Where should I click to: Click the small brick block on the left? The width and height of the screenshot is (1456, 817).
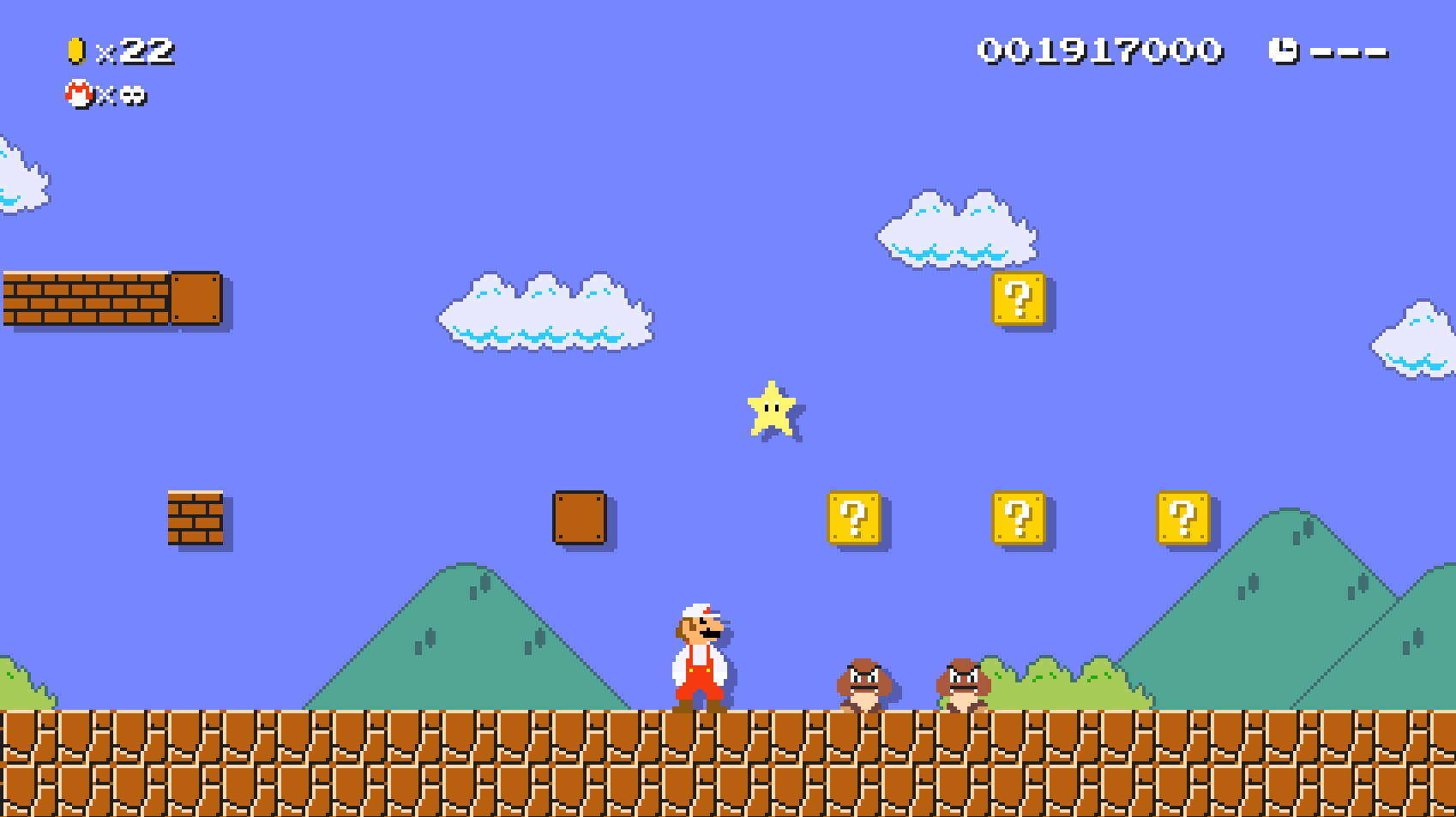[x=196, y=519]
